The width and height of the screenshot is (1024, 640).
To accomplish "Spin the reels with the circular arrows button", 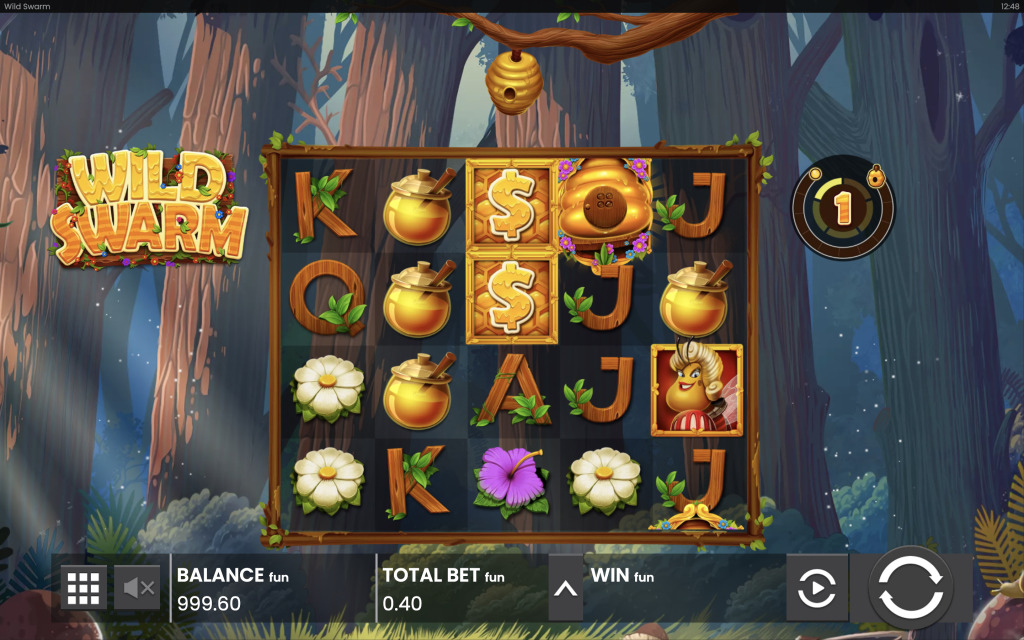I will (910, 587).
